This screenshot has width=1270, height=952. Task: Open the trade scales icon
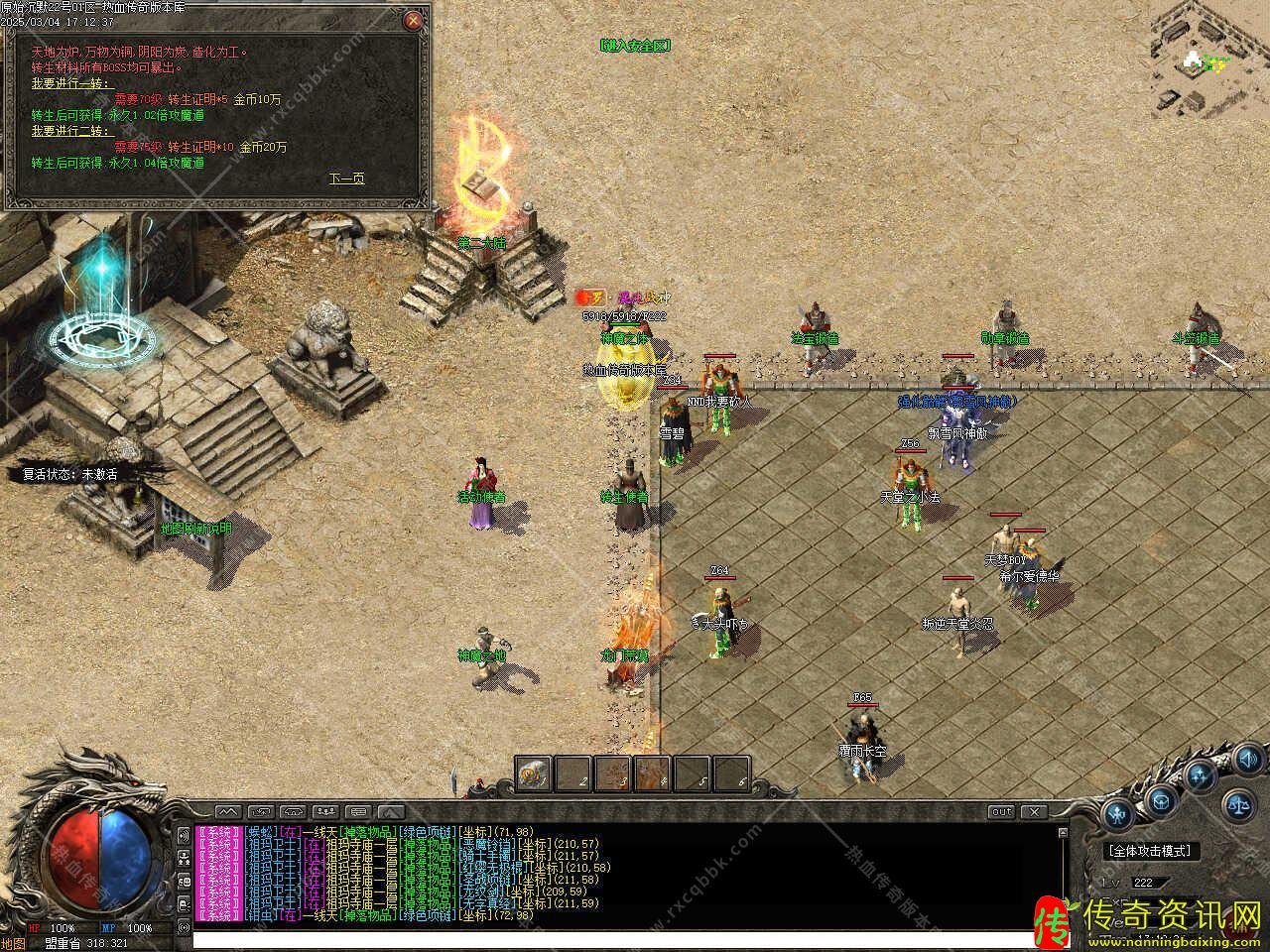click(1238, 804)
